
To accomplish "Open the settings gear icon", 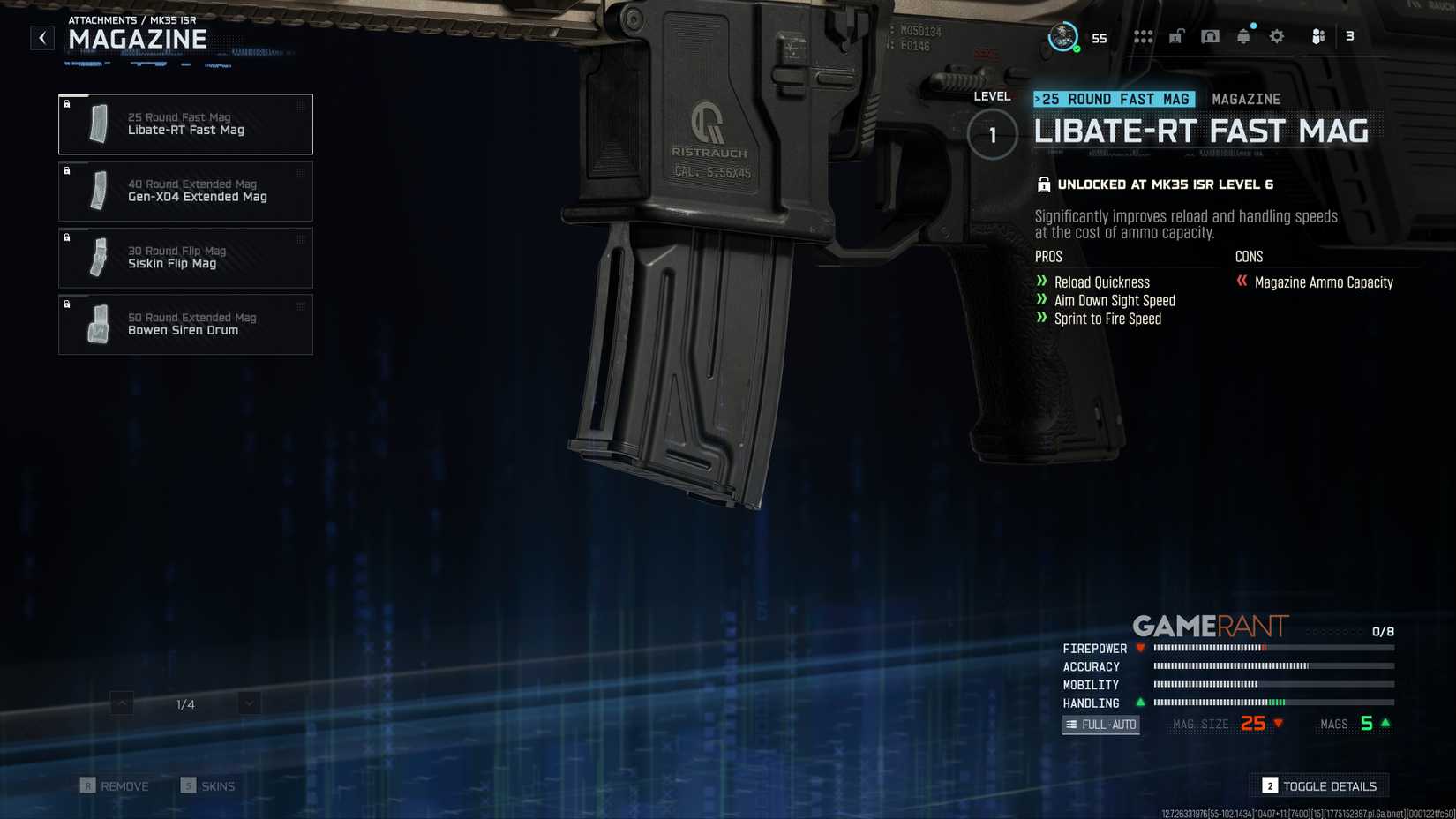I will click(x=1276, y=36).
